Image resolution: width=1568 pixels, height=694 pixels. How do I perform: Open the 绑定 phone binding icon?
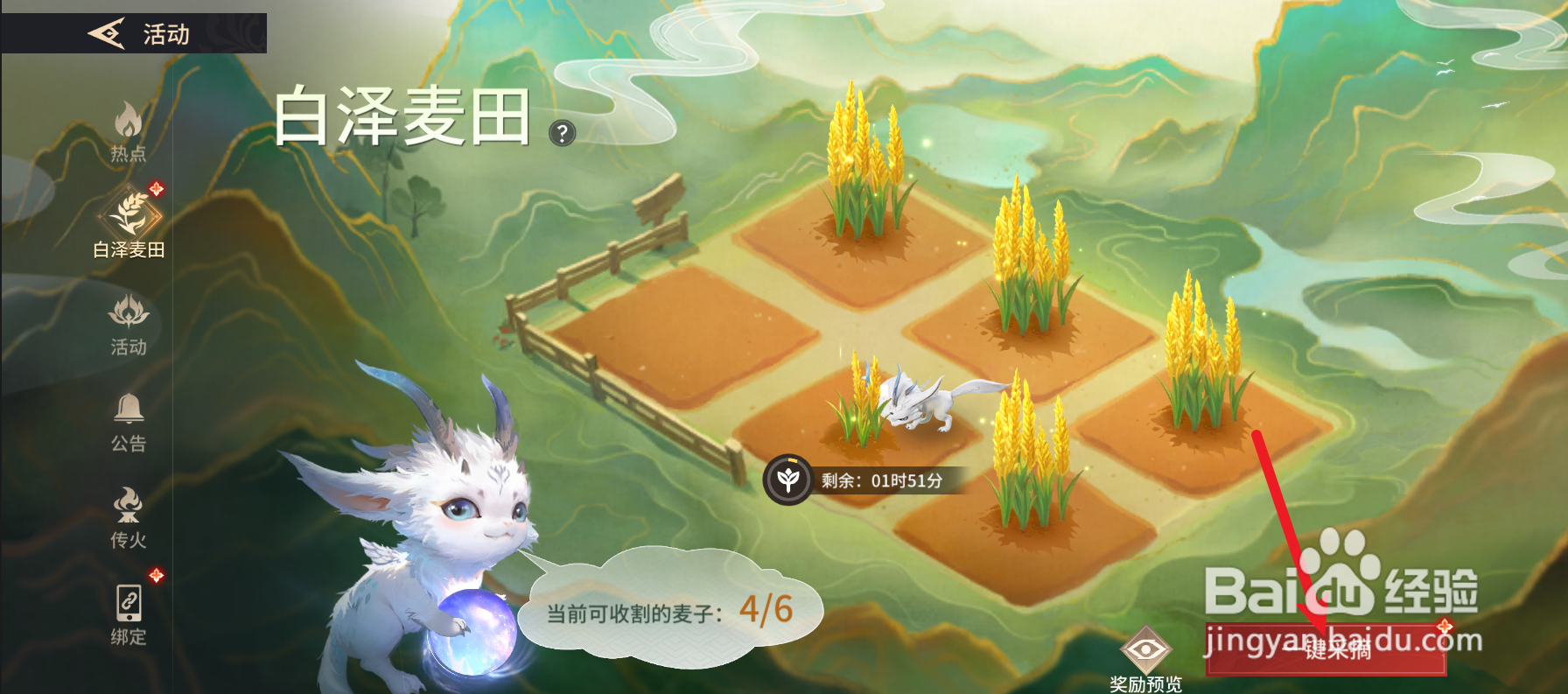129,605
